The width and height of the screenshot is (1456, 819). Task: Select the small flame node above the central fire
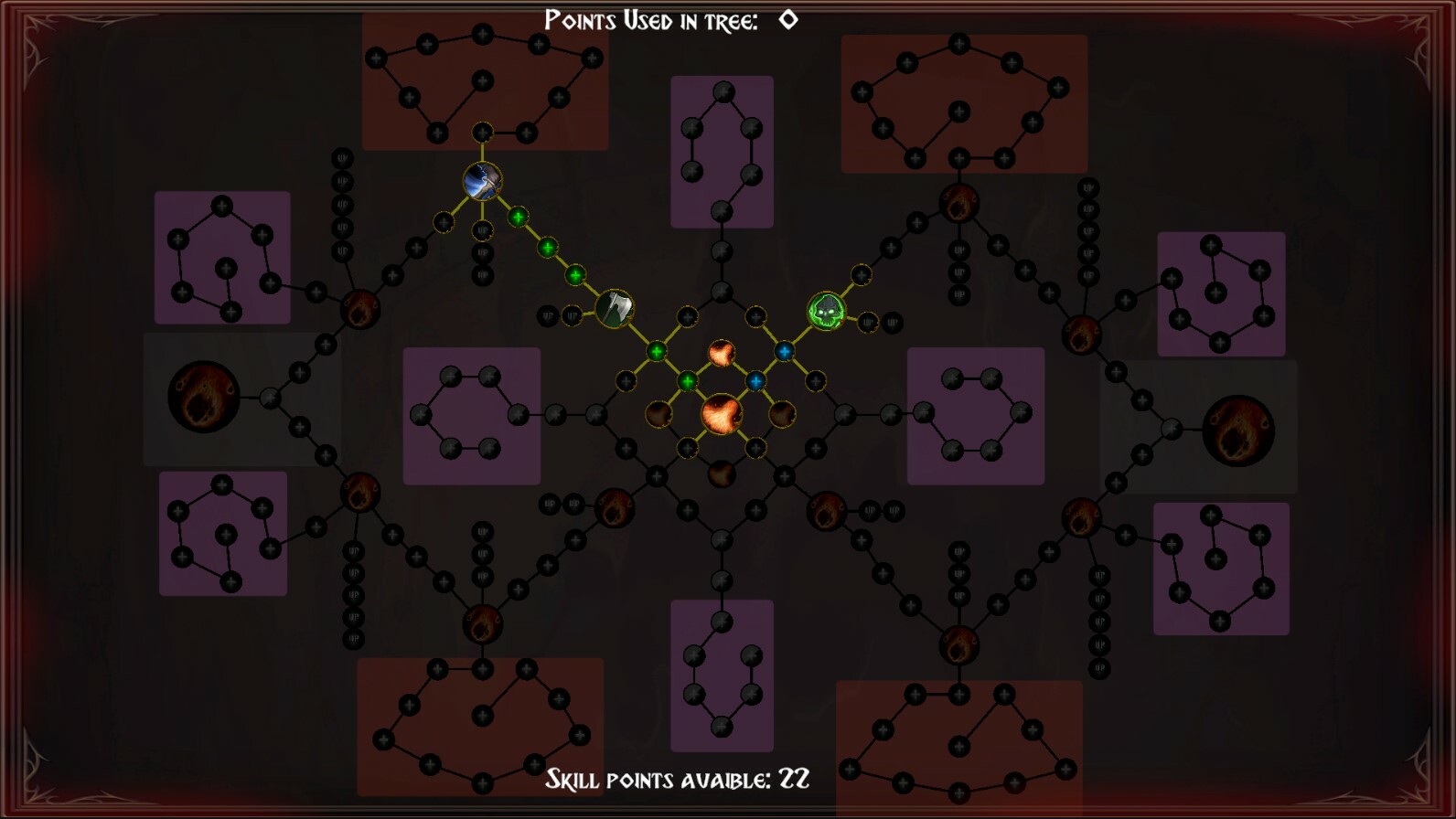720,352
